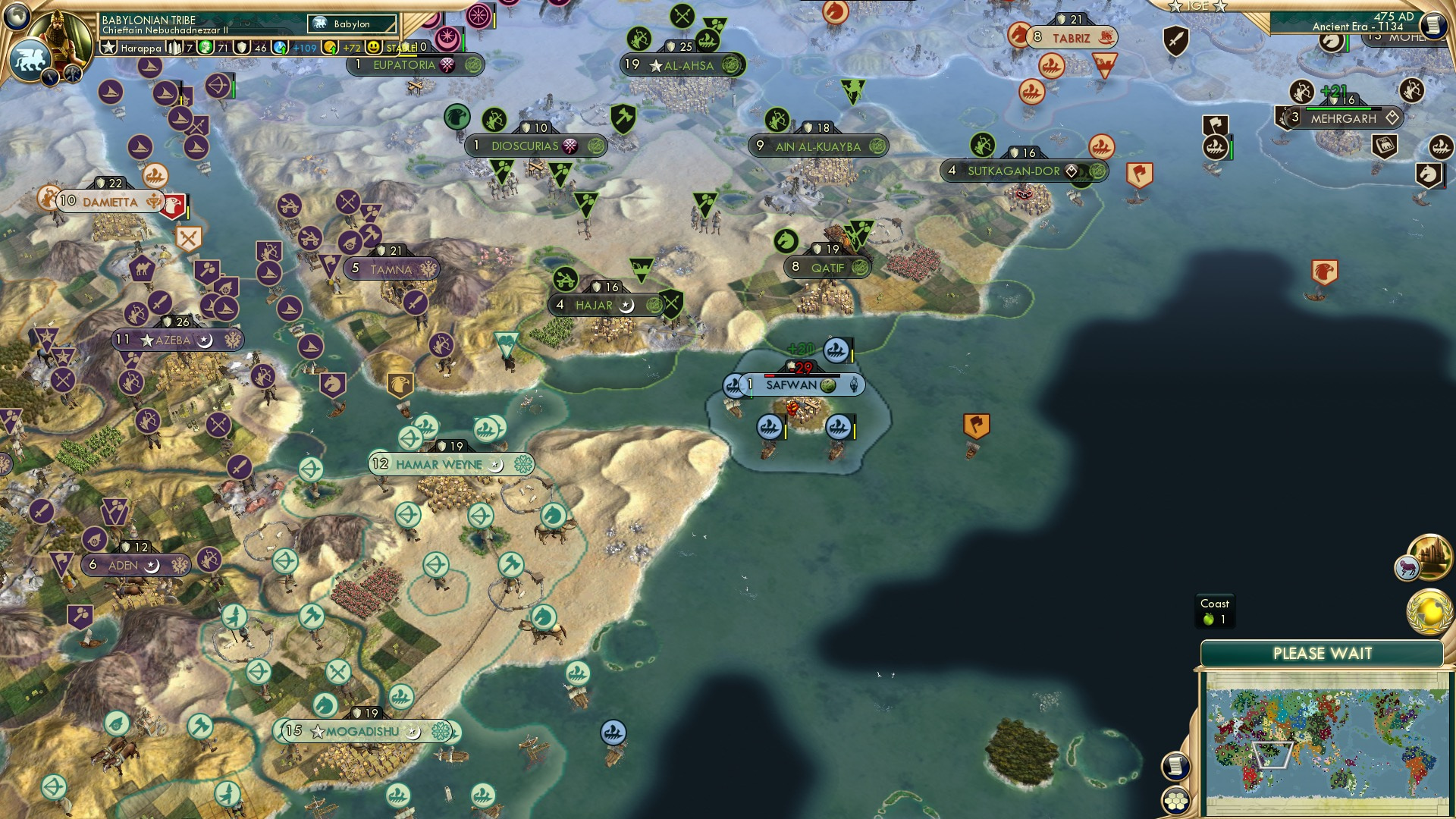Click the PLEASE WAIT turn button
Image resolution: width=1456 pixels, height=819 pixels.
point(1325,652)
